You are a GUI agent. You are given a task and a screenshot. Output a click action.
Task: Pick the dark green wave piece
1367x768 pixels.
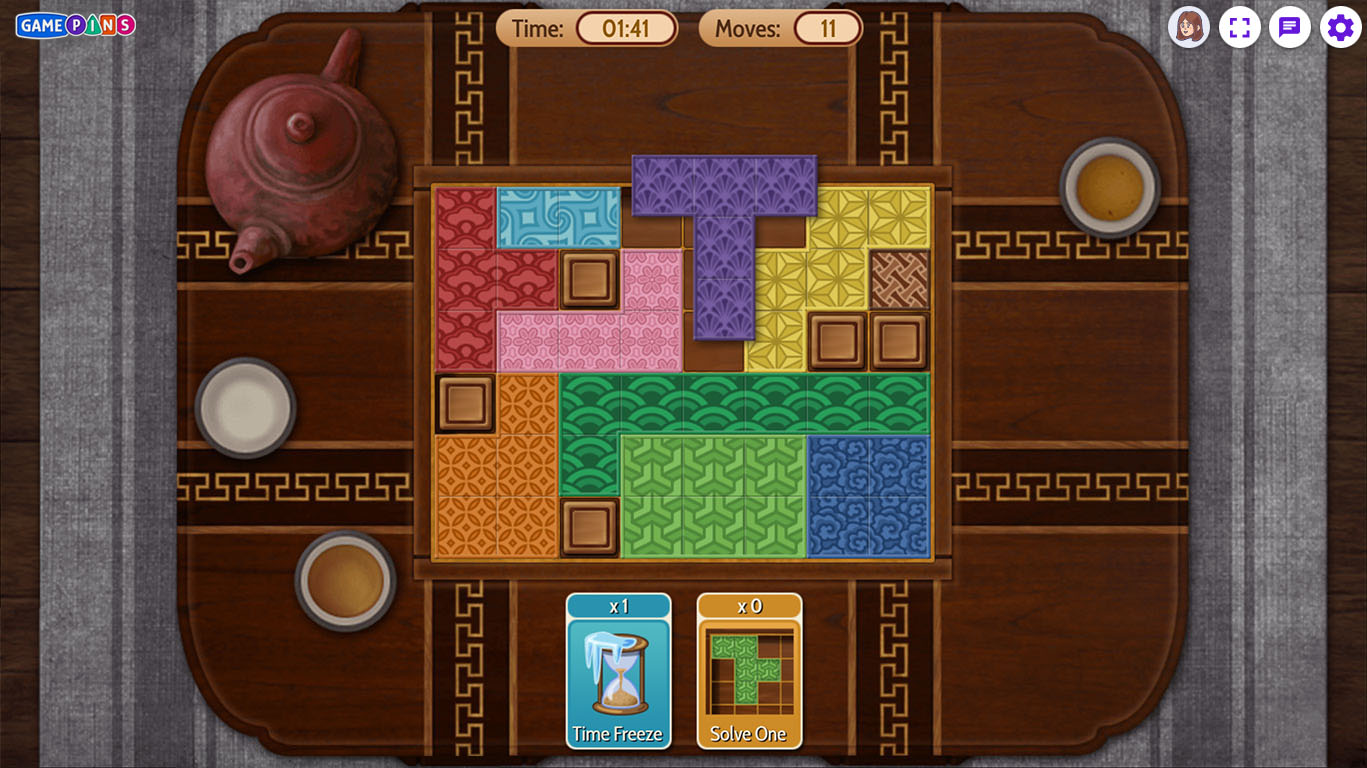[745, 403]
